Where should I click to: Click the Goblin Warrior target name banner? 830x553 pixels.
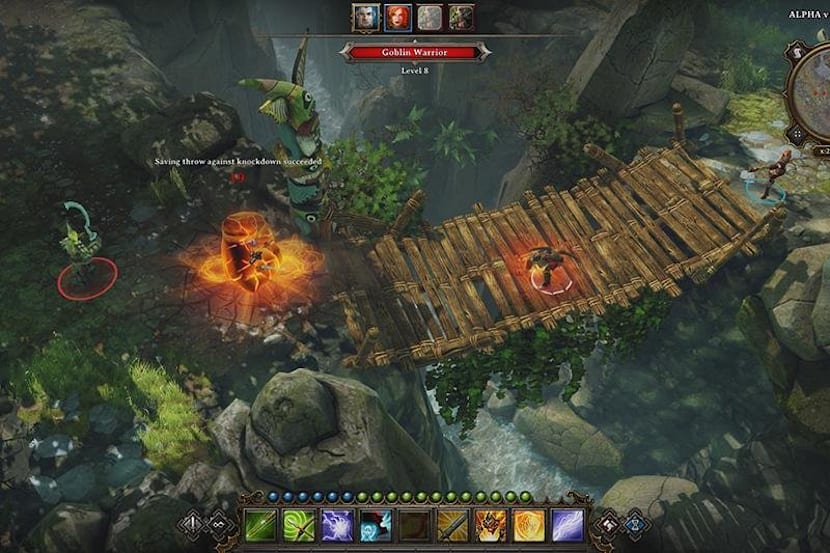(414, 52)
